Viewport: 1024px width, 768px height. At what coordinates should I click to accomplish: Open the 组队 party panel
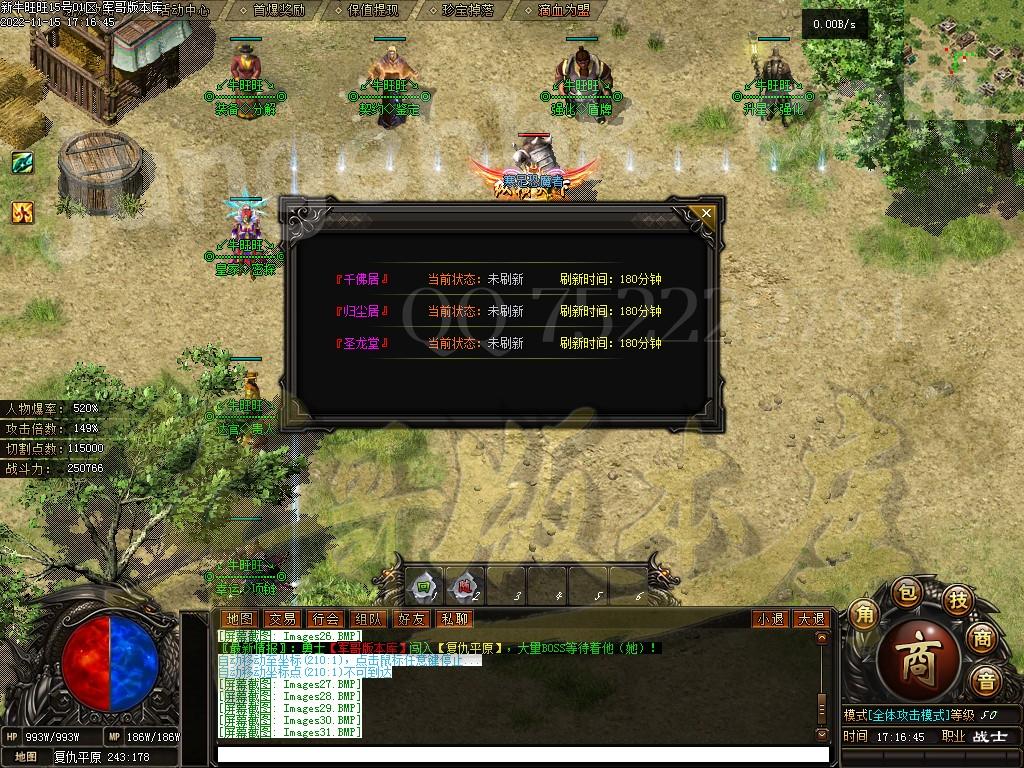click(x=368, y=619)
